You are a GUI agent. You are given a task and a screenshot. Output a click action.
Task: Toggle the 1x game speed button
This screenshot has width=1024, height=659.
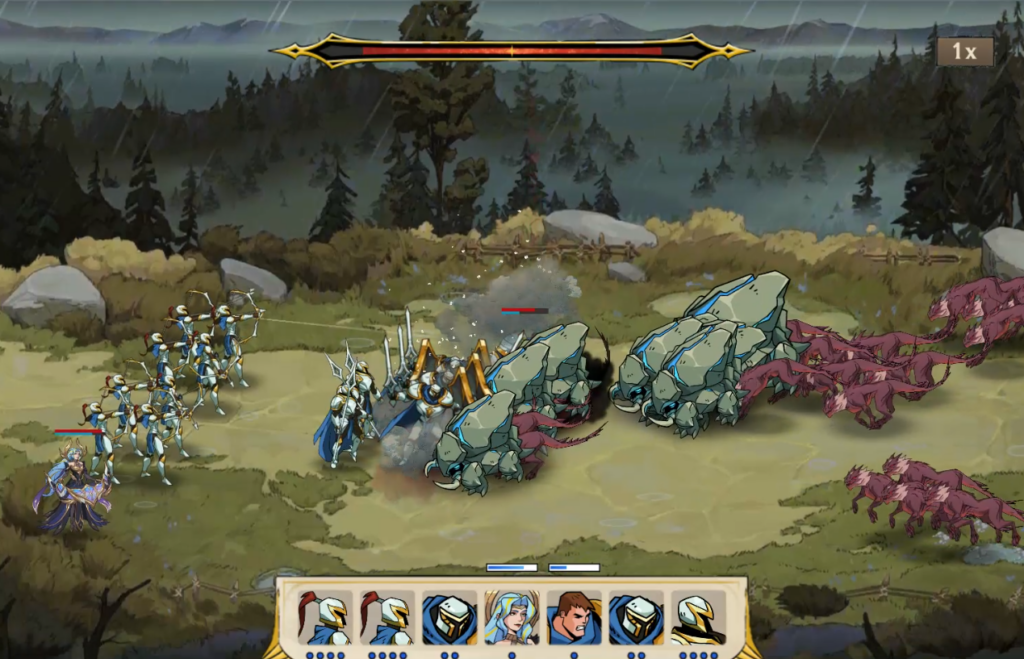point(964,52)
